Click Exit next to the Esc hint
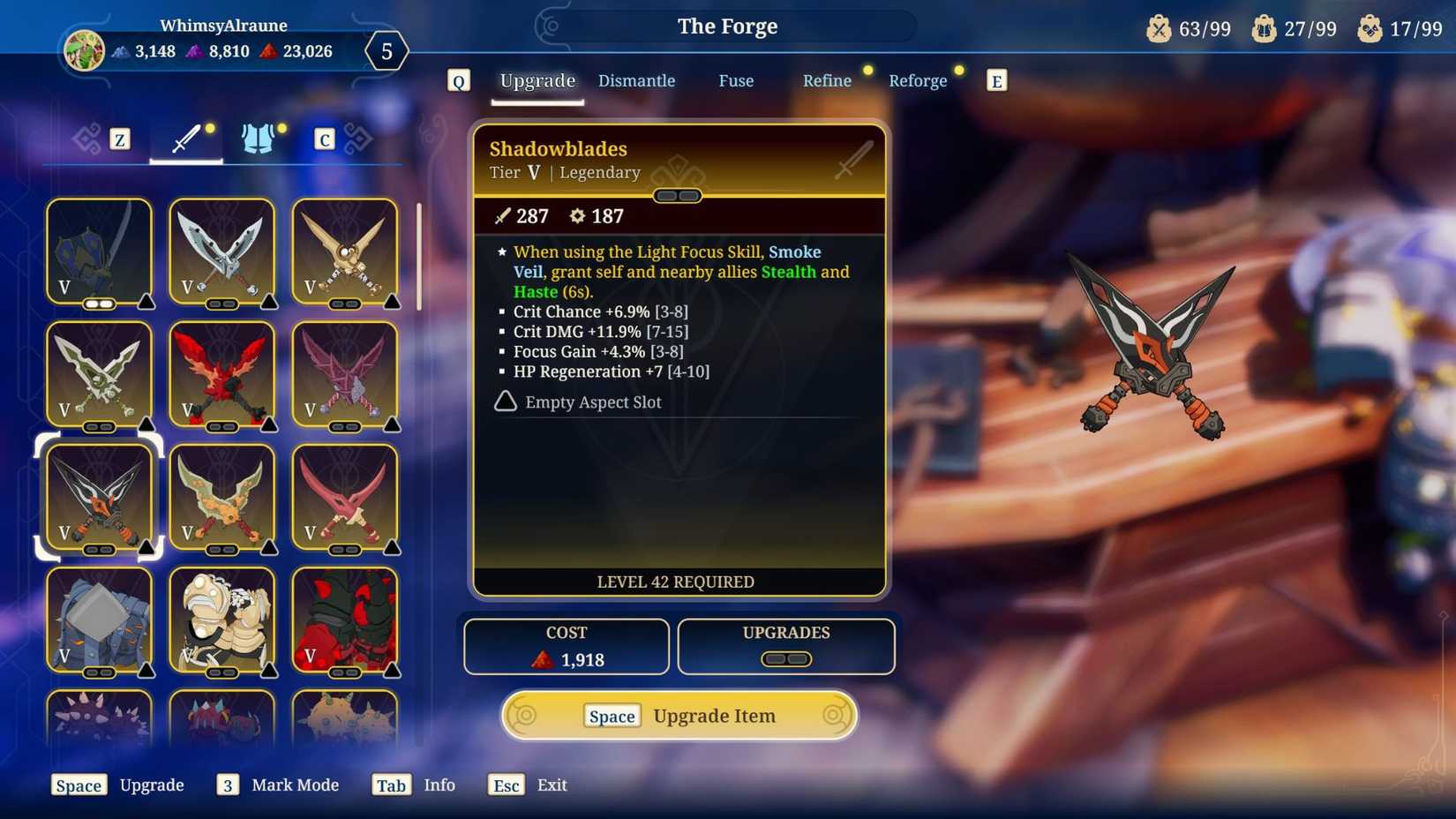Viewport: 1456px width, 819px height. click(552, 785)
